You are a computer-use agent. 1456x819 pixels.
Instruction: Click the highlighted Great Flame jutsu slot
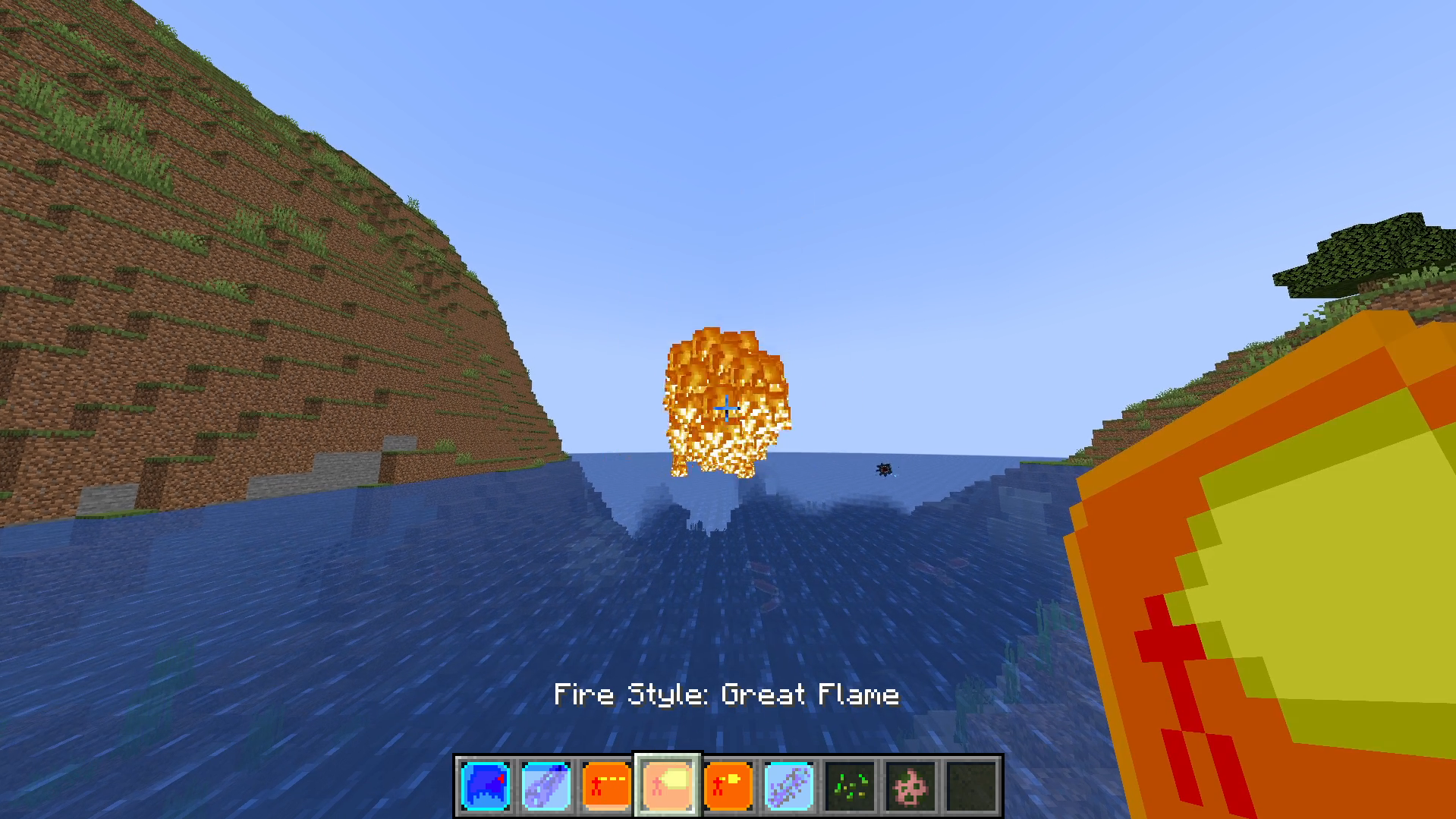[667, 784]
